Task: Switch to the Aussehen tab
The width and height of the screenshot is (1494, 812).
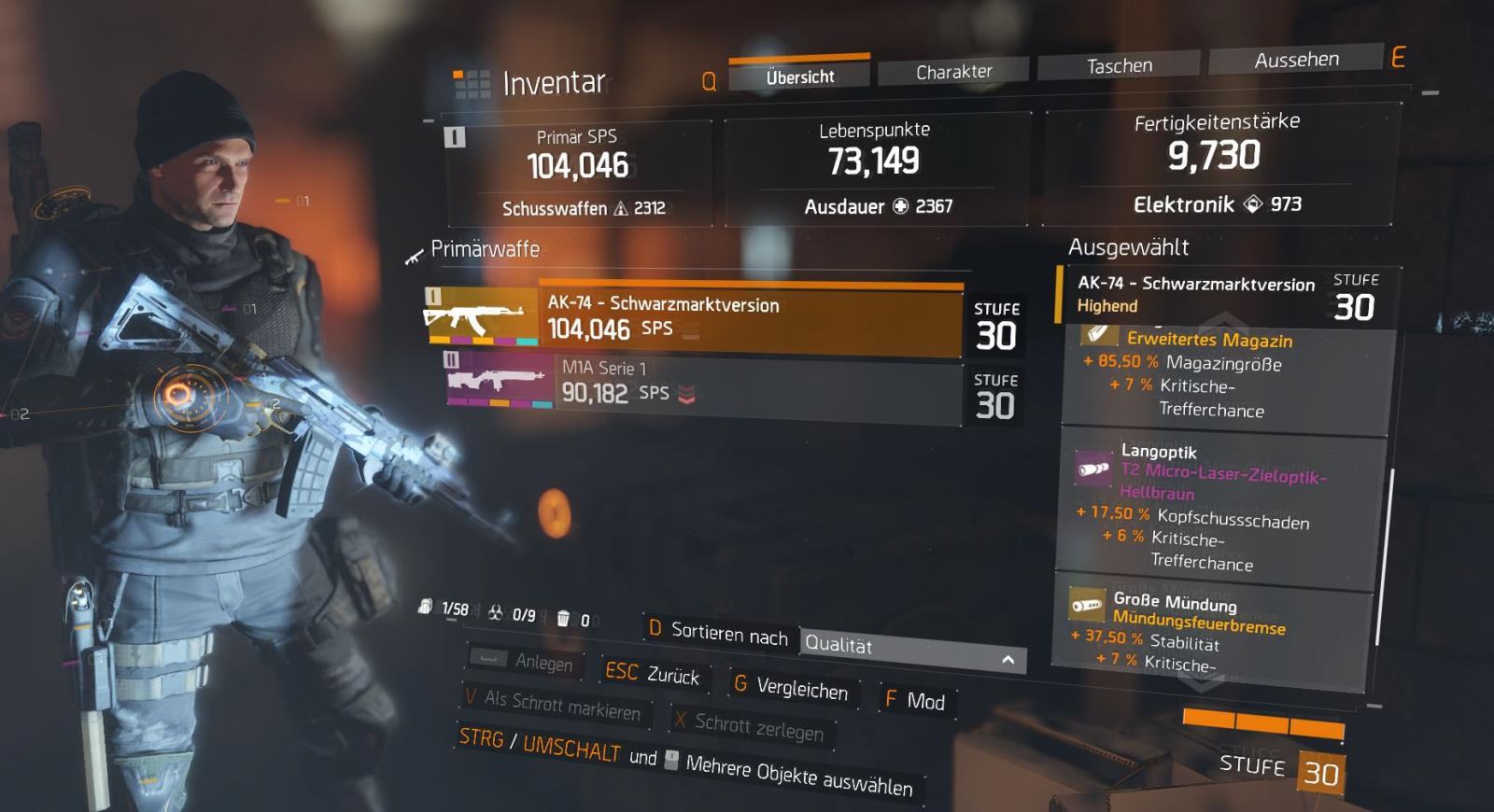Action: pos(1296,60)
